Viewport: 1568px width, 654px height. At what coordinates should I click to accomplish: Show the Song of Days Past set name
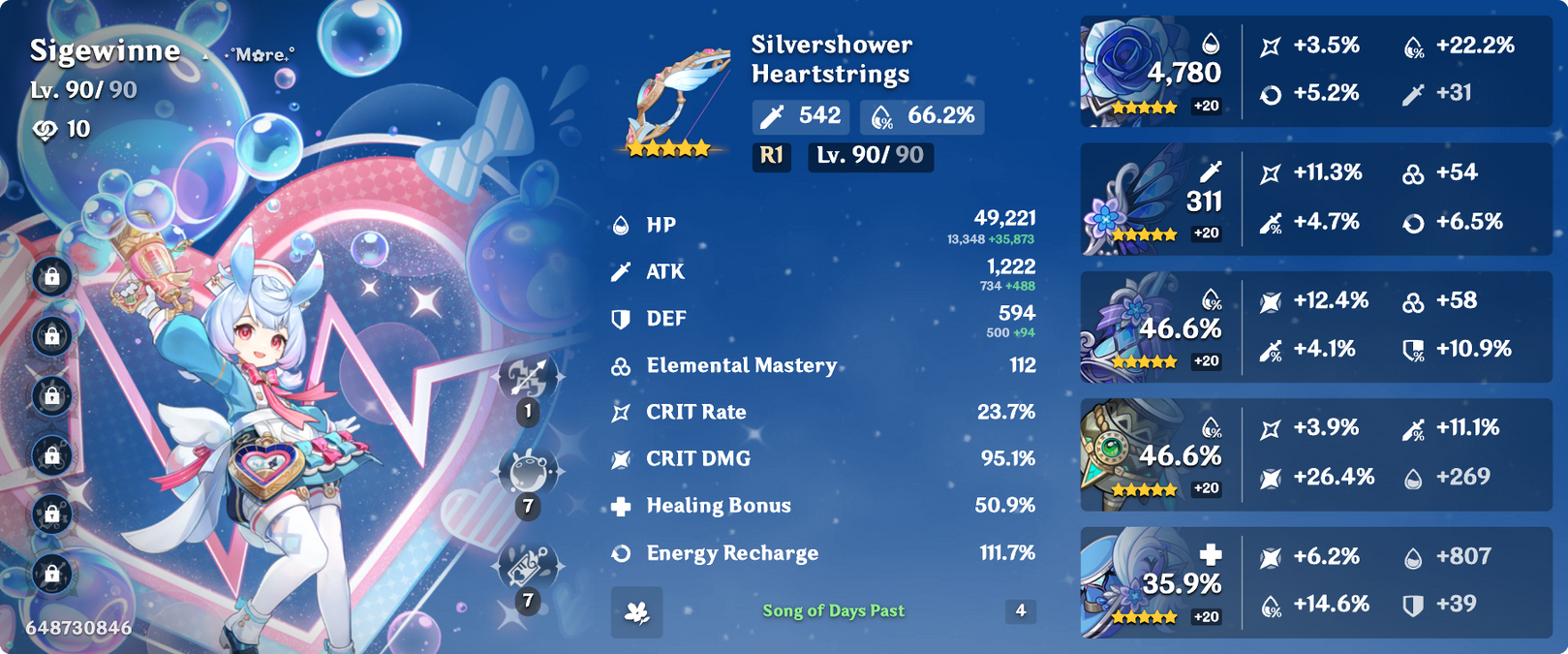(833, 610)
